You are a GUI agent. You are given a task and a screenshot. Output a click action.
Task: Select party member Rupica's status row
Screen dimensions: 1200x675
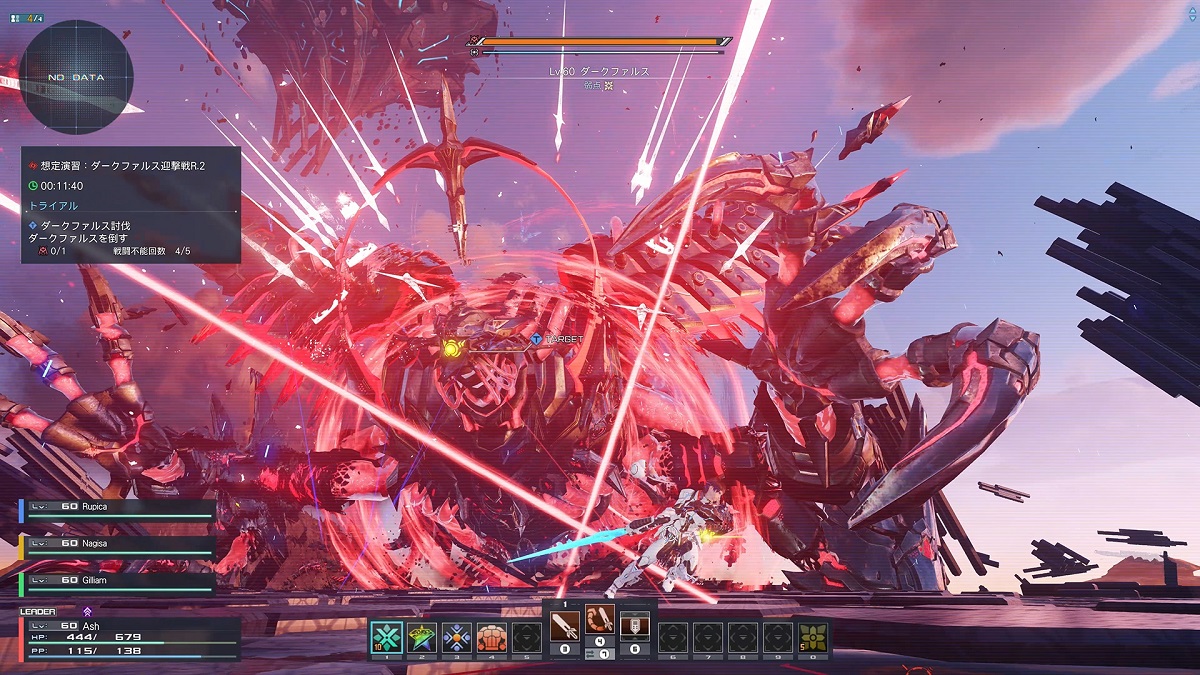click(x=118, y=511)
